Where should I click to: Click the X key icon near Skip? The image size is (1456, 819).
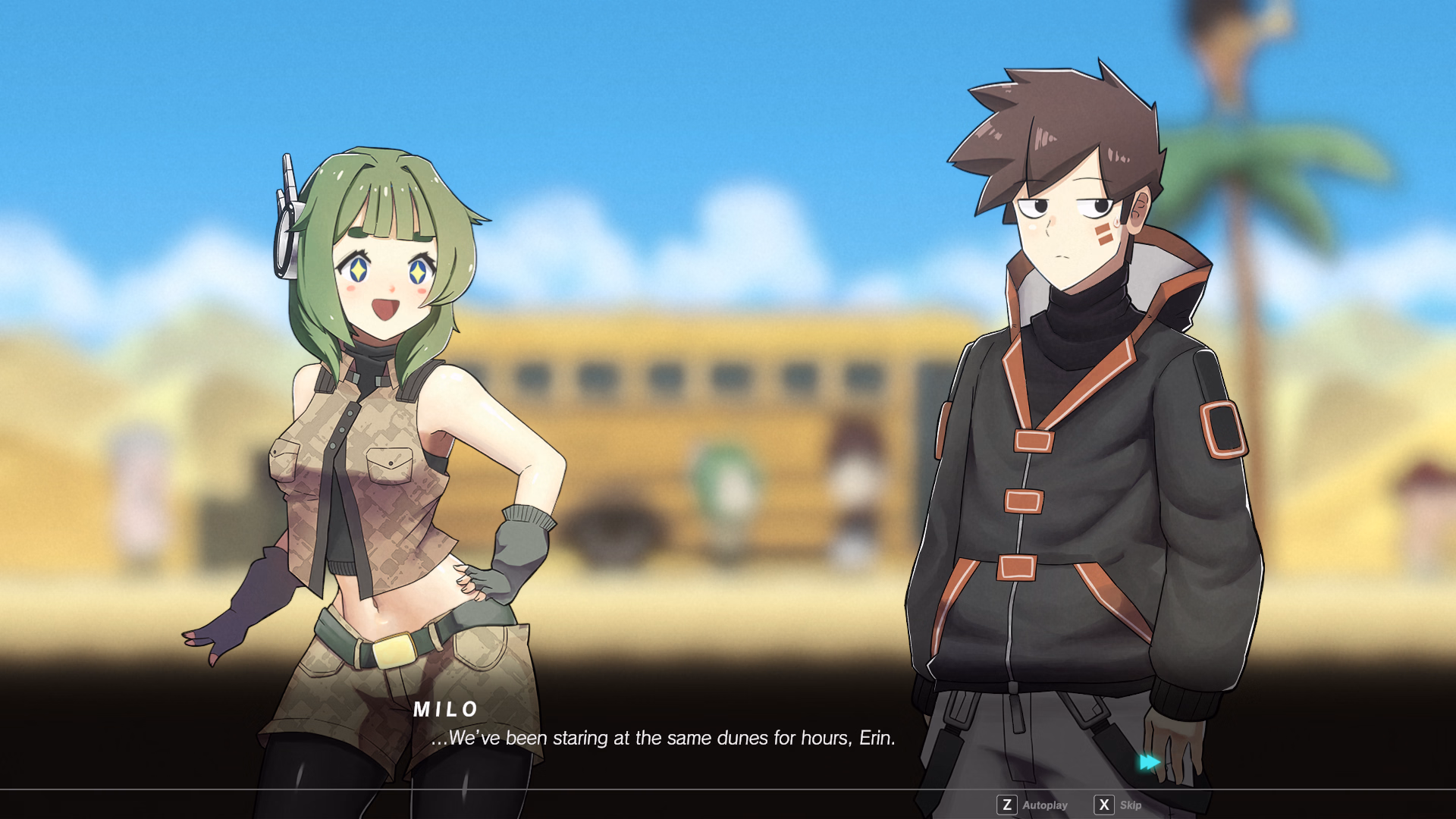point(1106,805)
